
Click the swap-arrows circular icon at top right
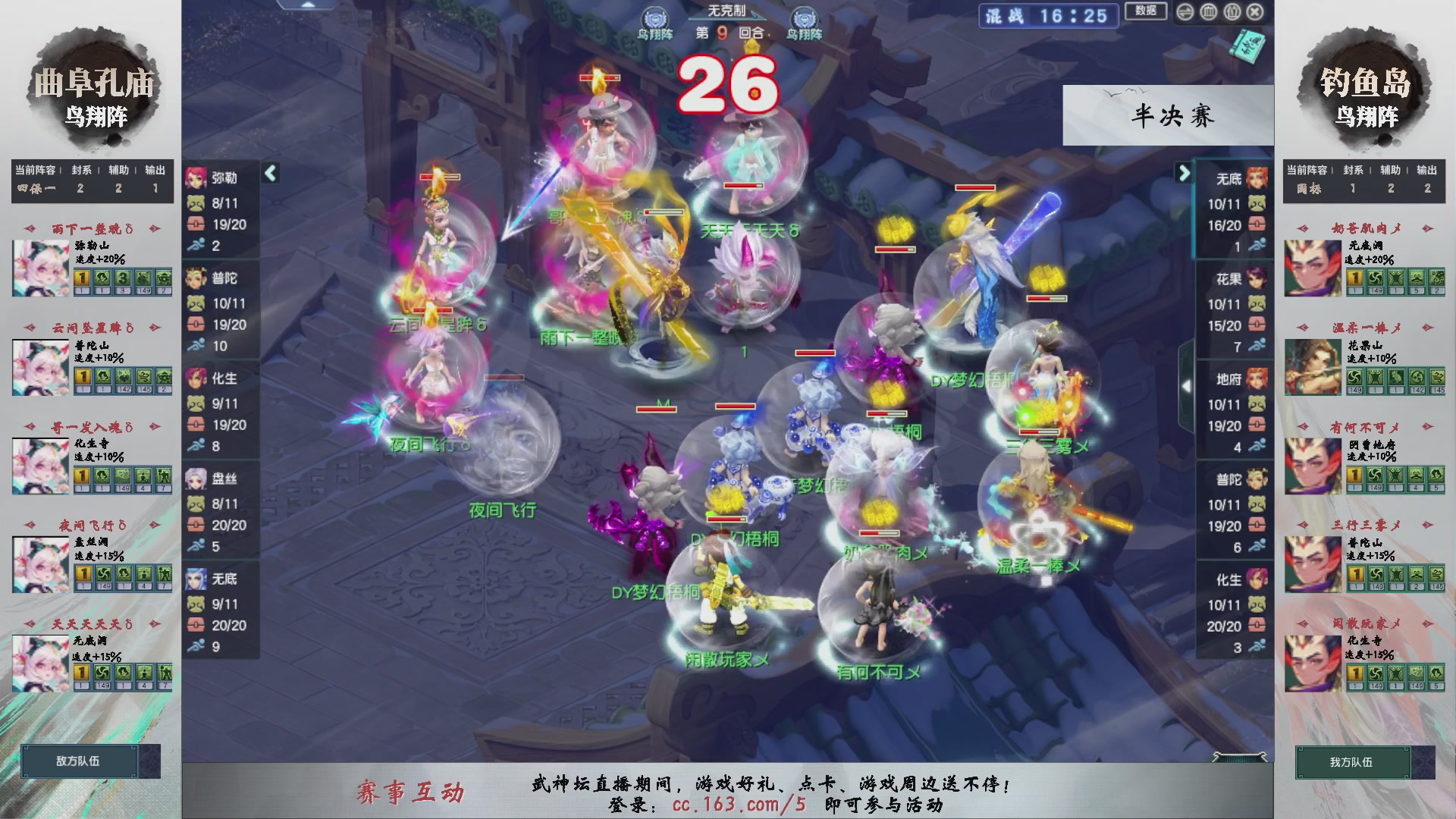point(1185,12)
